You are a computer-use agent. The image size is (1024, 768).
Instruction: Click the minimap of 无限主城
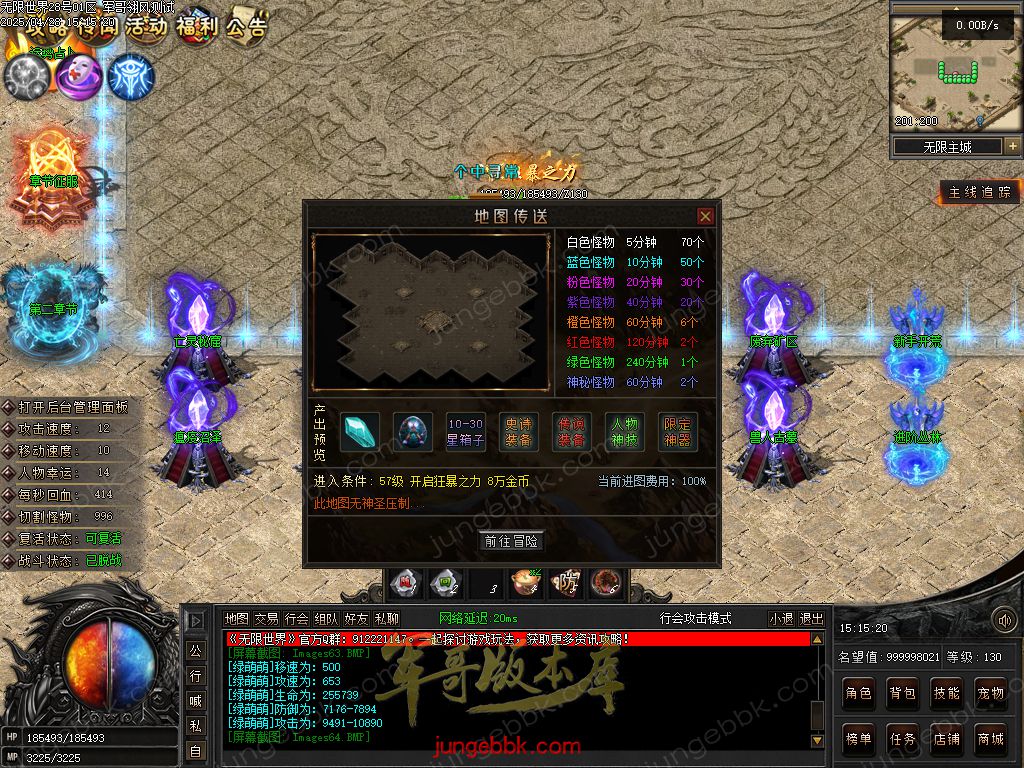[946, 72]
